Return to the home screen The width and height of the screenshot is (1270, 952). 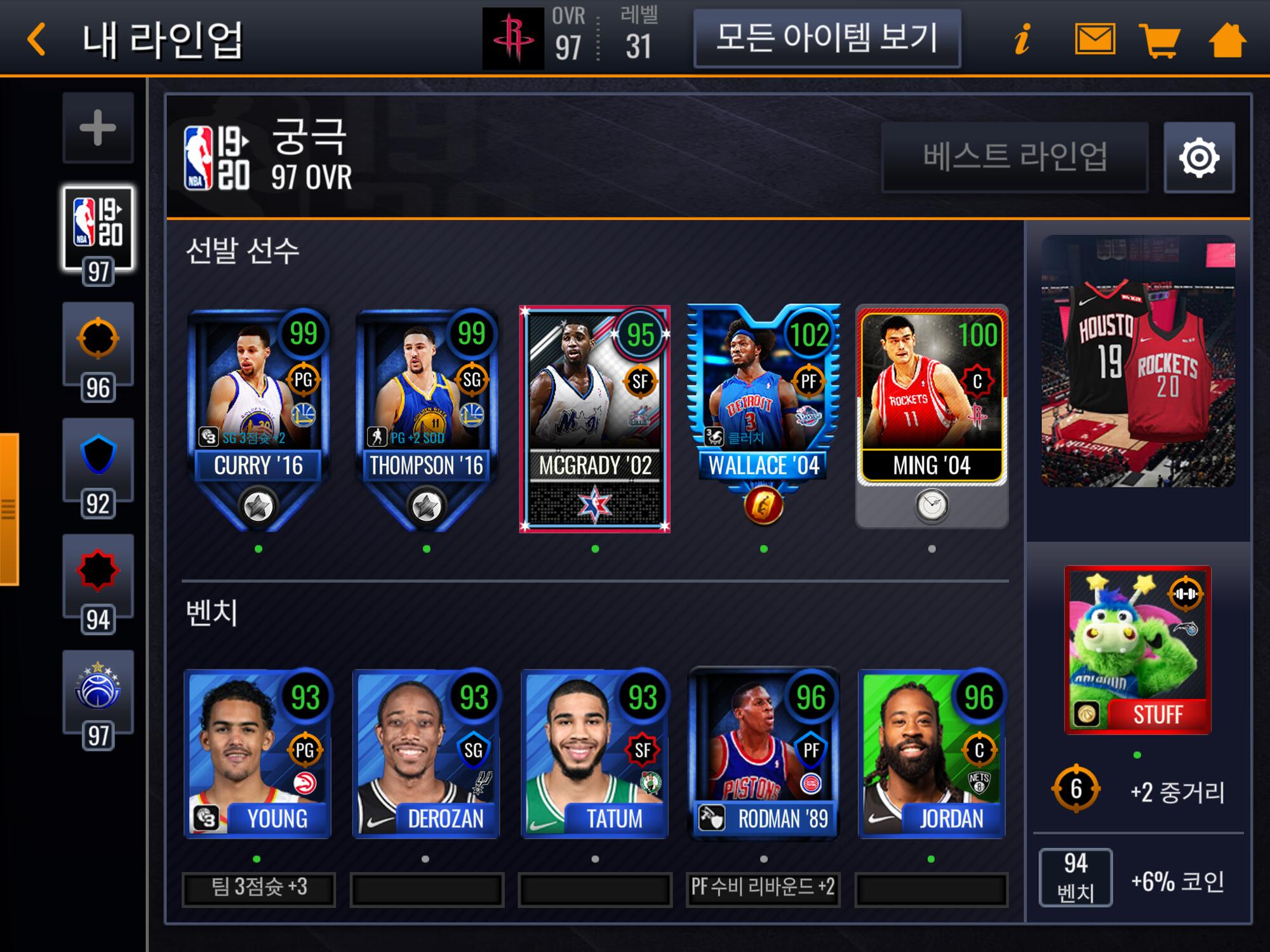click(x=1227, y=39)
